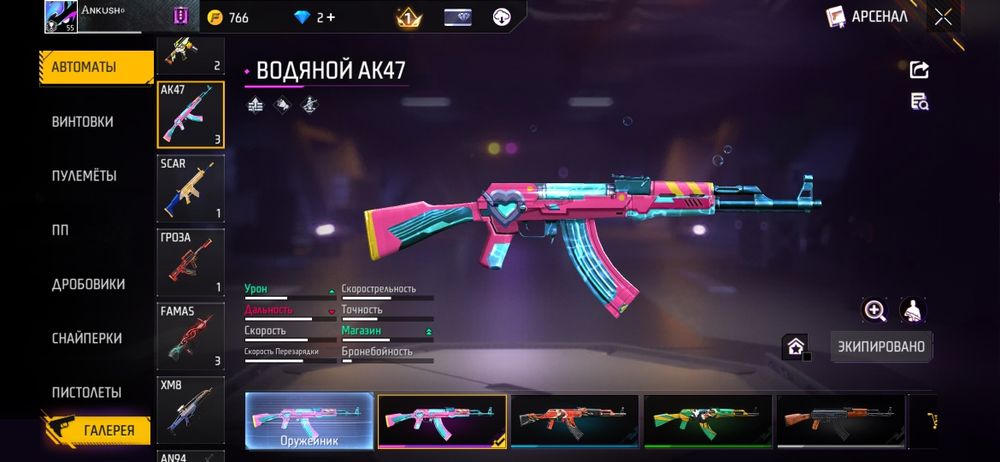Switch to the Автоматы category

point(95,67)
